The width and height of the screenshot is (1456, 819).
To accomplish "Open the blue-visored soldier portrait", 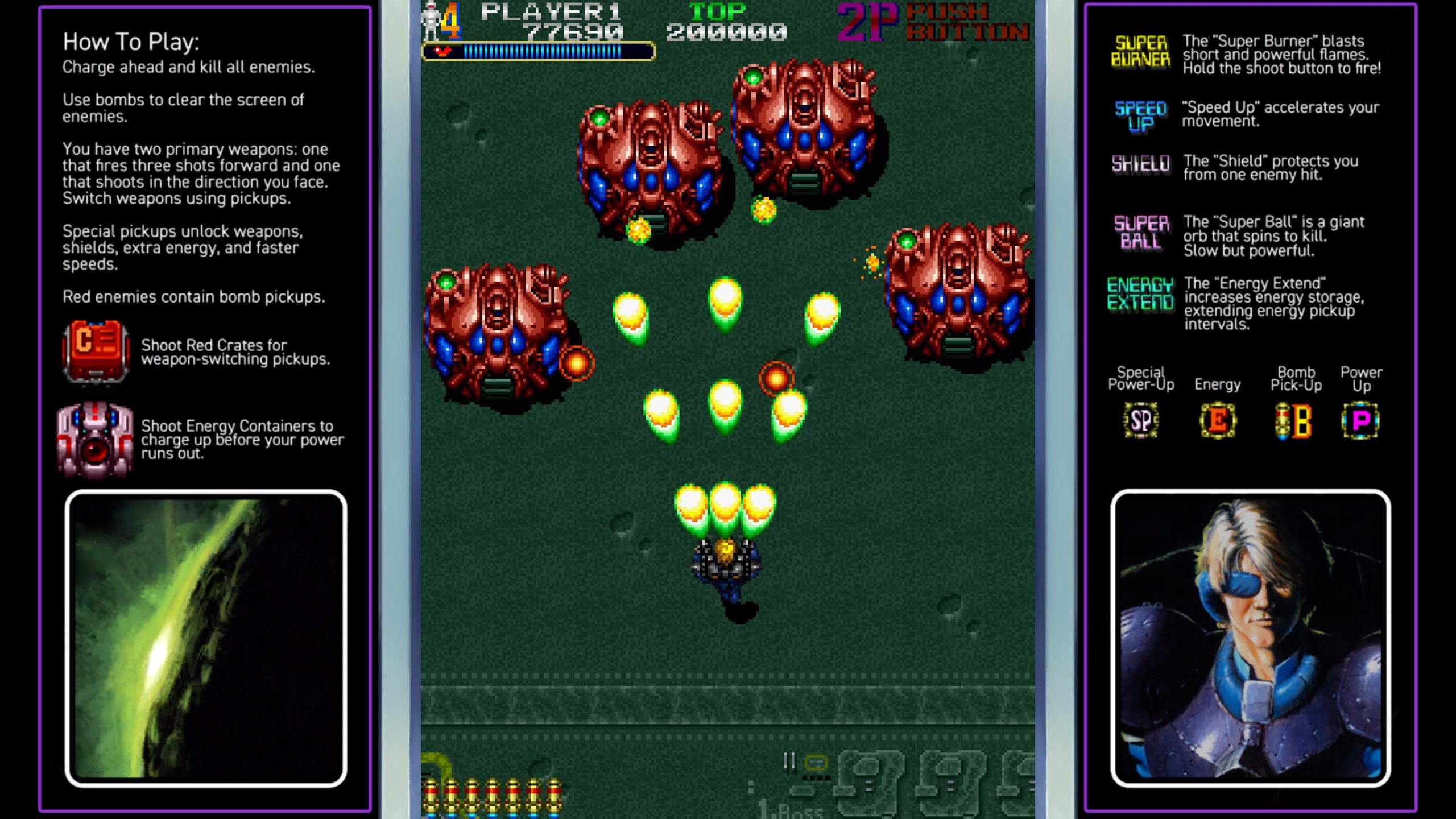I will point(1251,638).
